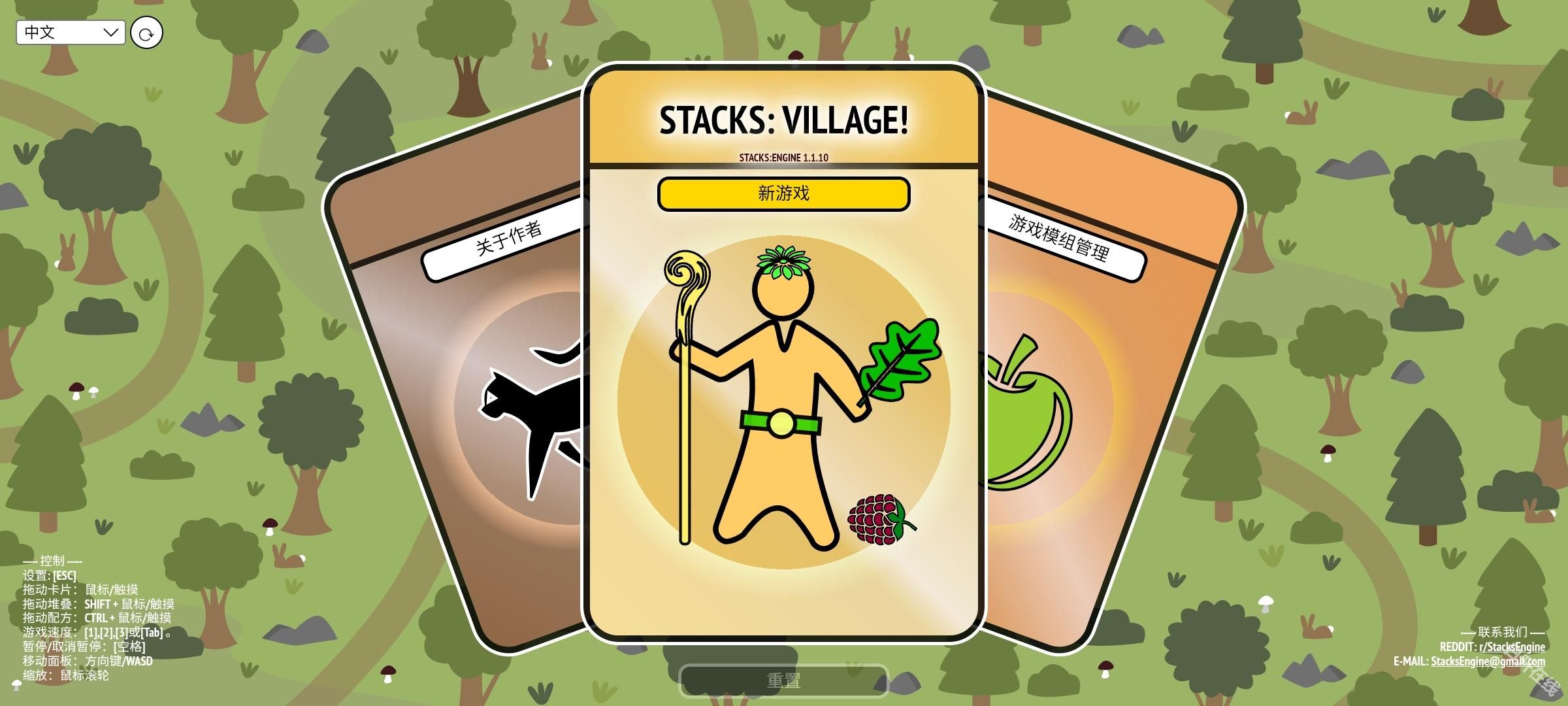Image resolution: width=1568 pixels, height=706 pixels.
Task: Click the StacksEngine@gmail.com email link
Action: tap(1488, 661)
